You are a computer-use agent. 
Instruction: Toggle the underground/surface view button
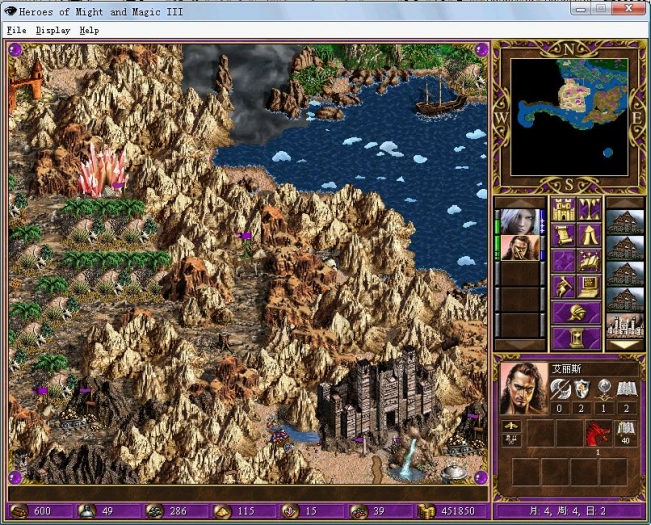[x=589, y=210]
